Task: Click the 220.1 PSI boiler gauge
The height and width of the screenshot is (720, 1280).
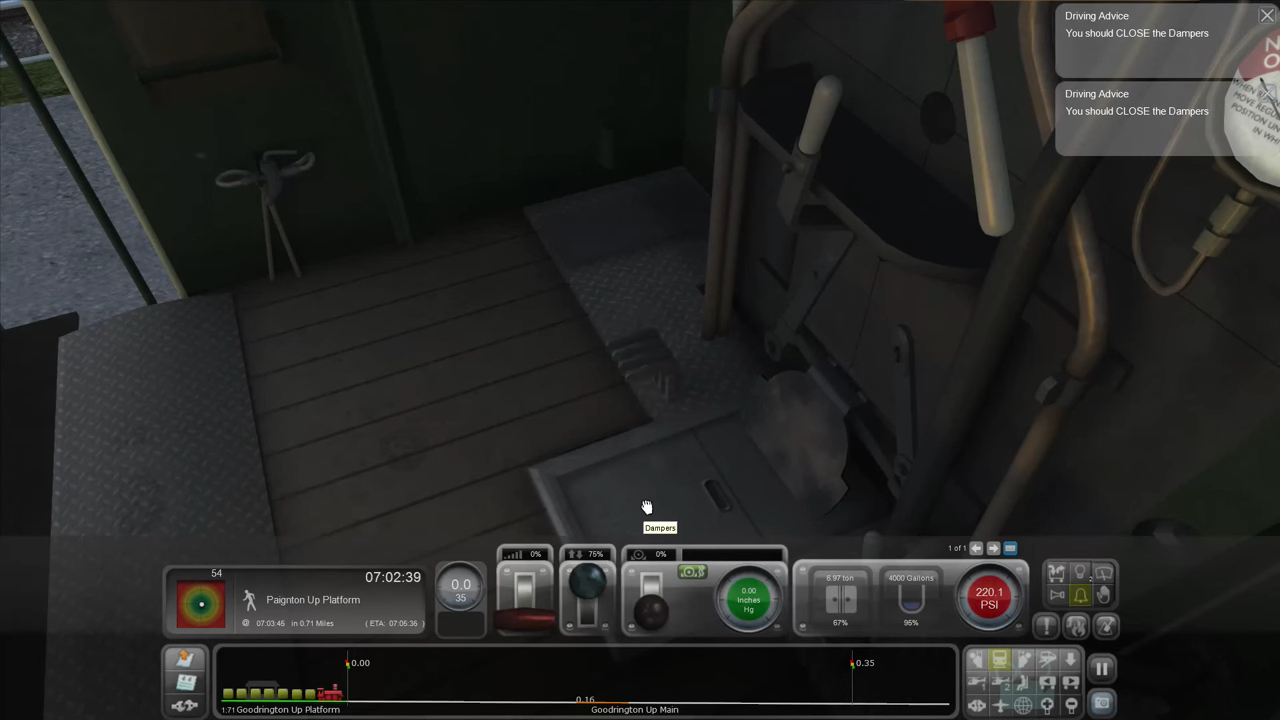Action: pyautogui.click(x=988, y=597)
